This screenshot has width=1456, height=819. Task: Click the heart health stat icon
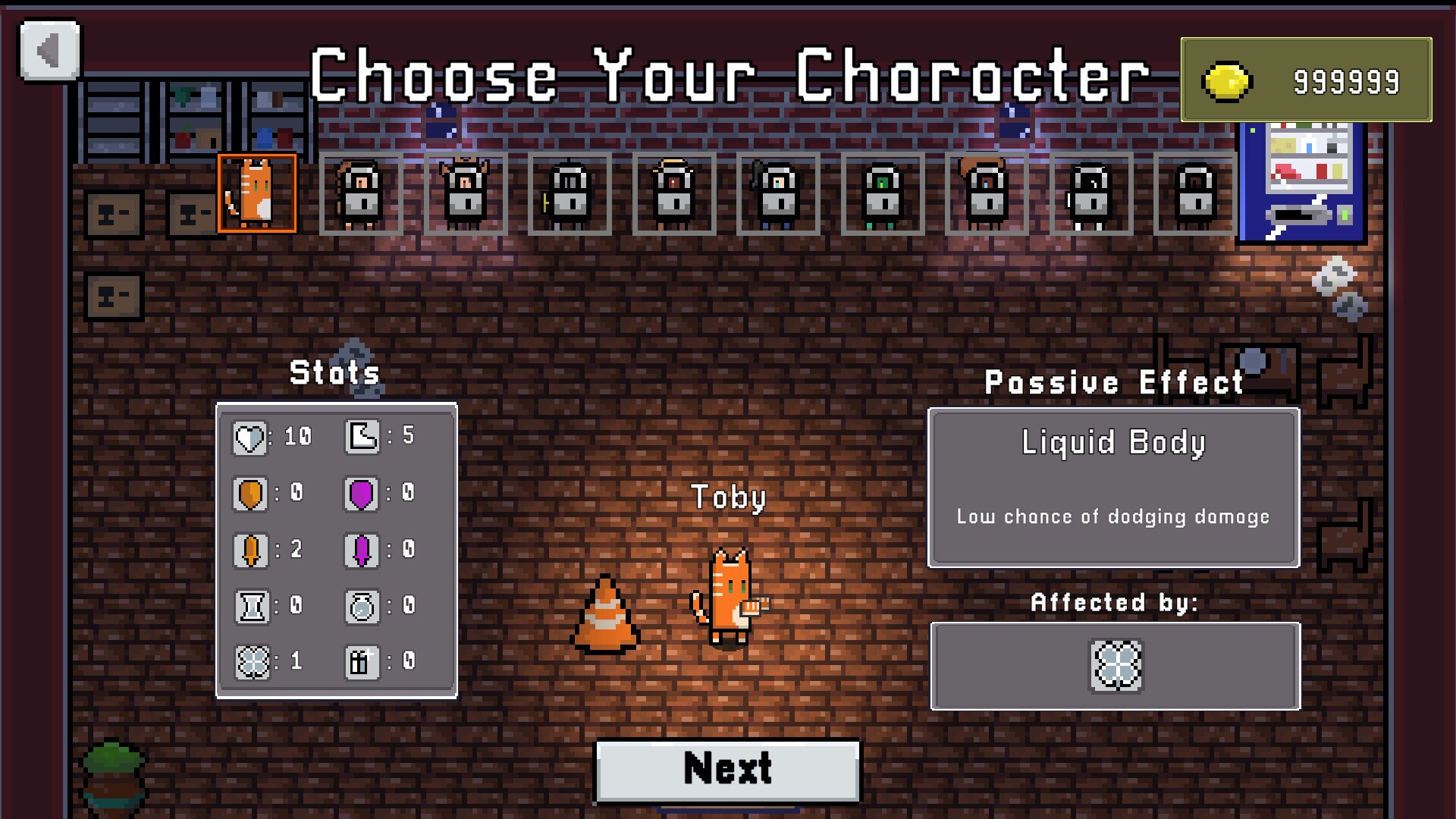point(249,438)
